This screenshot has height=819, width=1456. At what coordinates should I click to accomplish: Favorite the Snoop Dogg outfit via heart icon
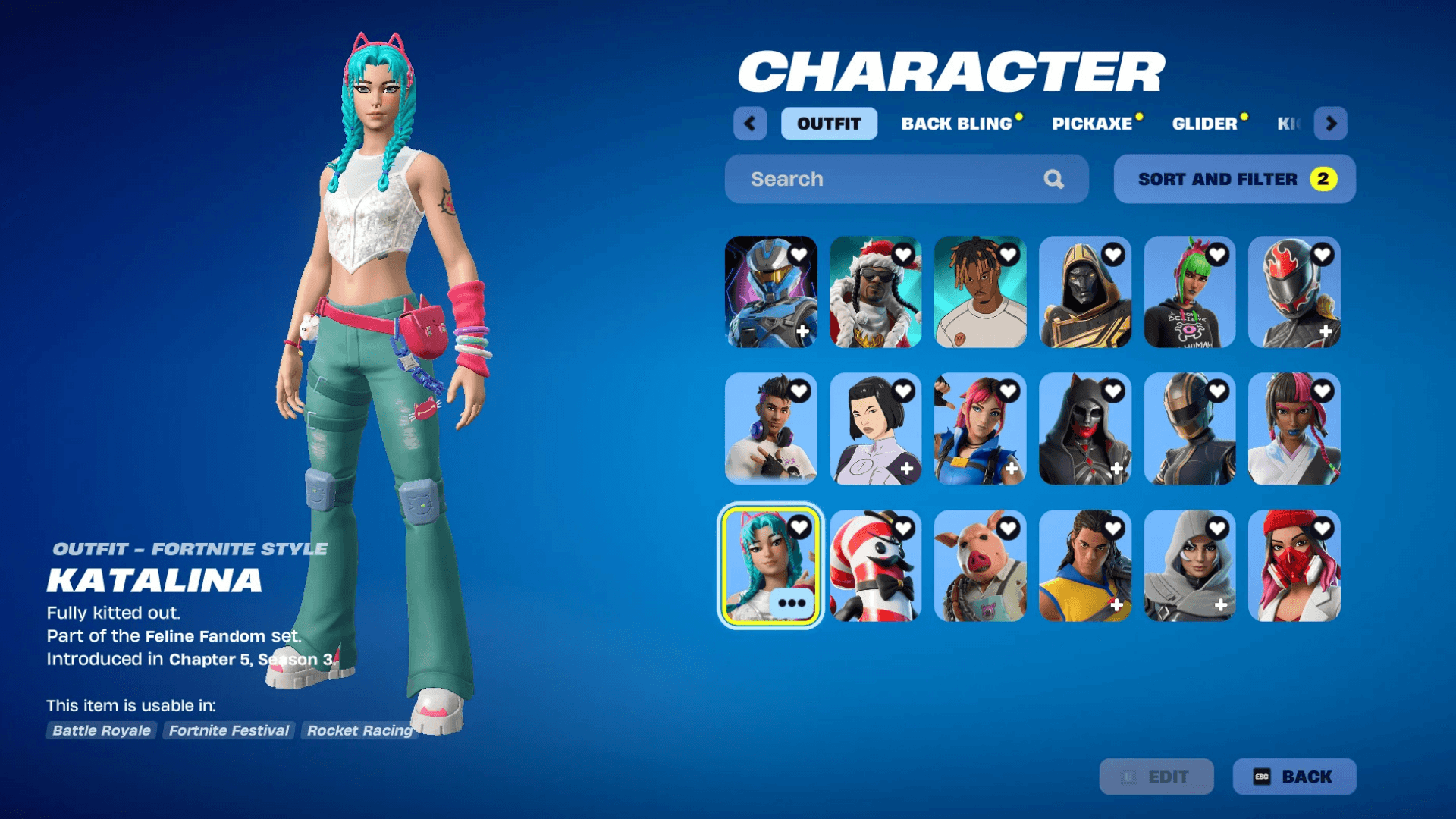(x=902, y=256)
